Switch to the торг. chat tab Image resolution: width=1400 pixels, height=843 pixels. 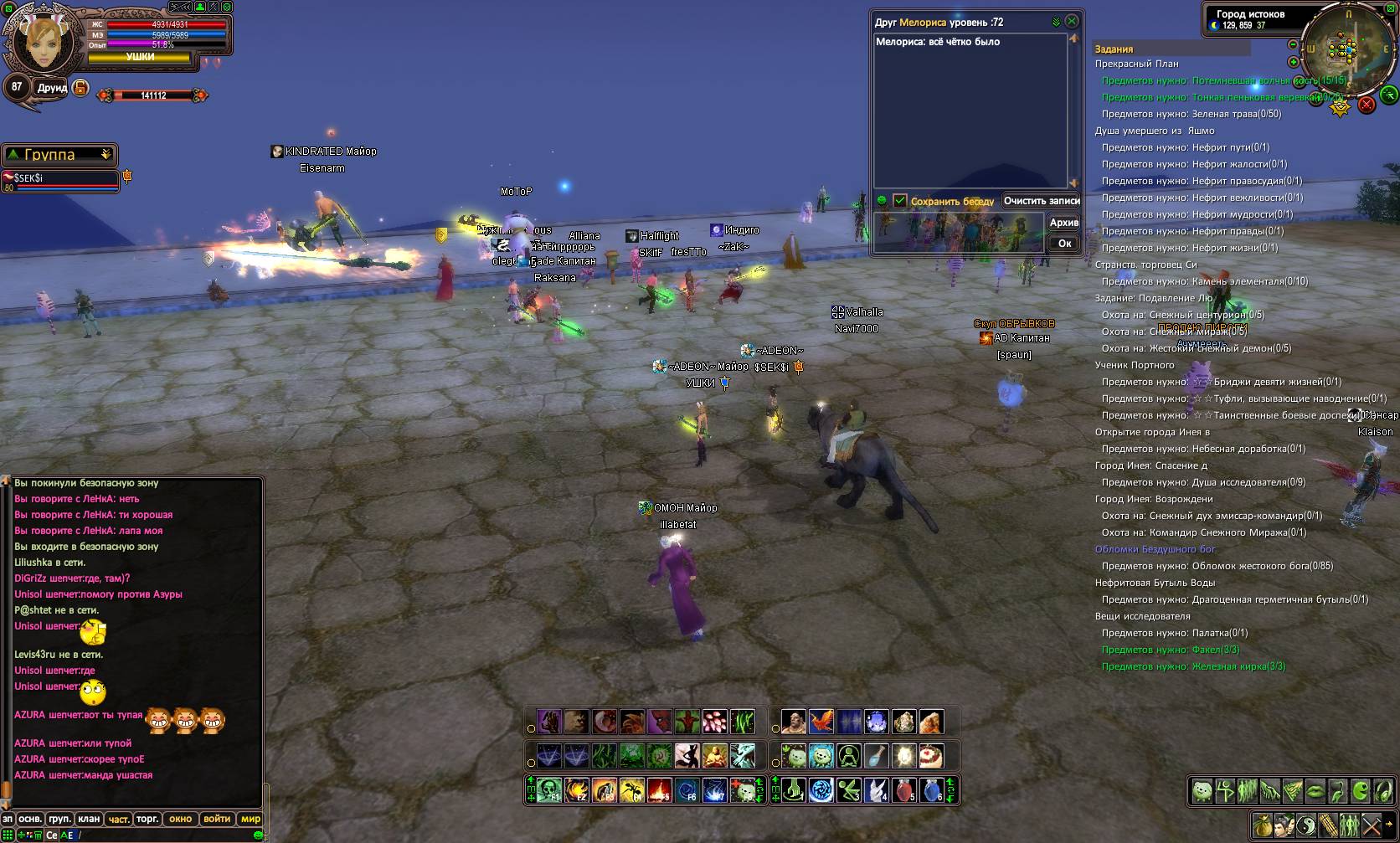[x=147, y=819]
